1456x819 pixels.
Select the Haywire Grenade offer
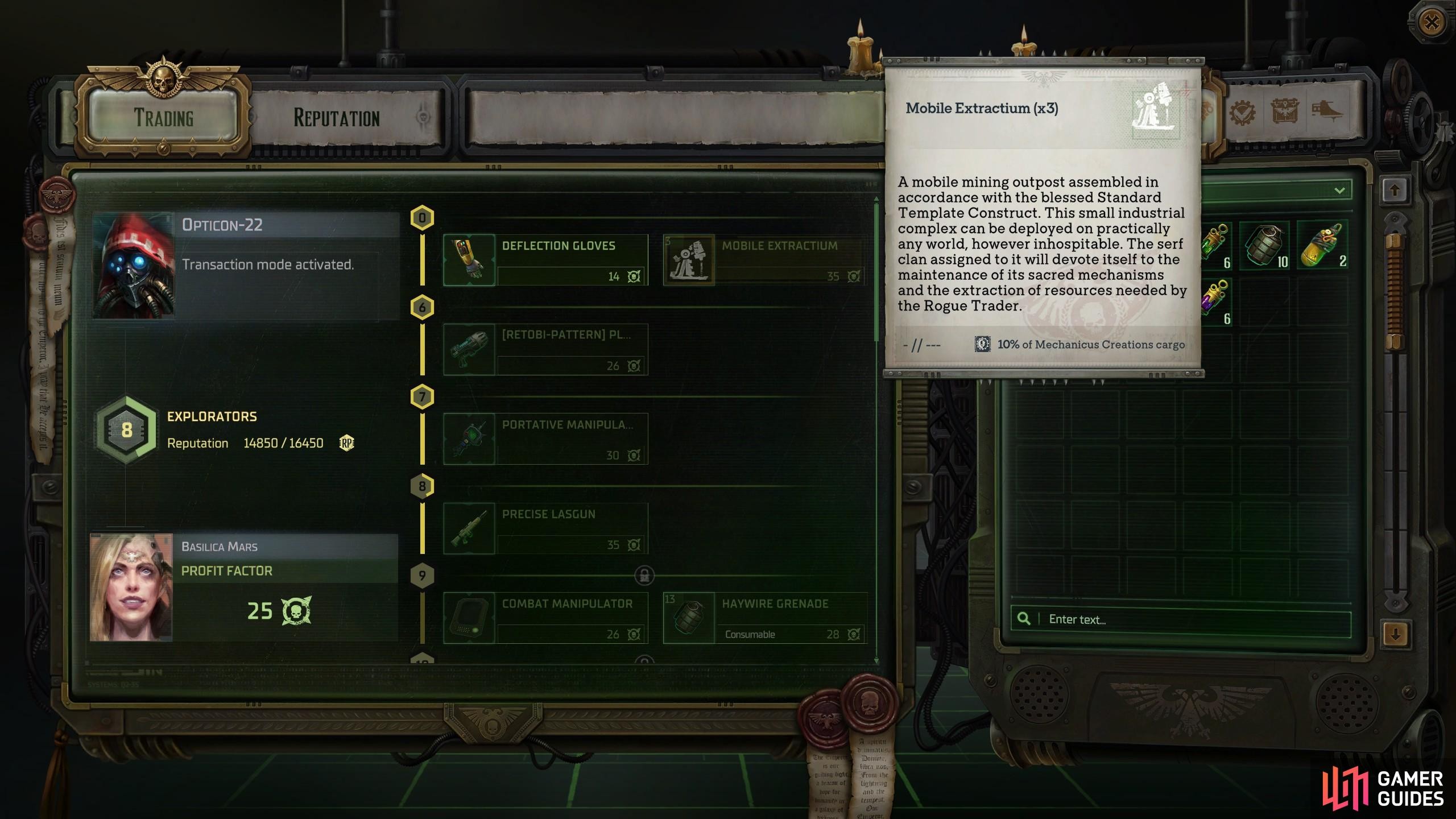pyautogui.click(x=765, y=618)
